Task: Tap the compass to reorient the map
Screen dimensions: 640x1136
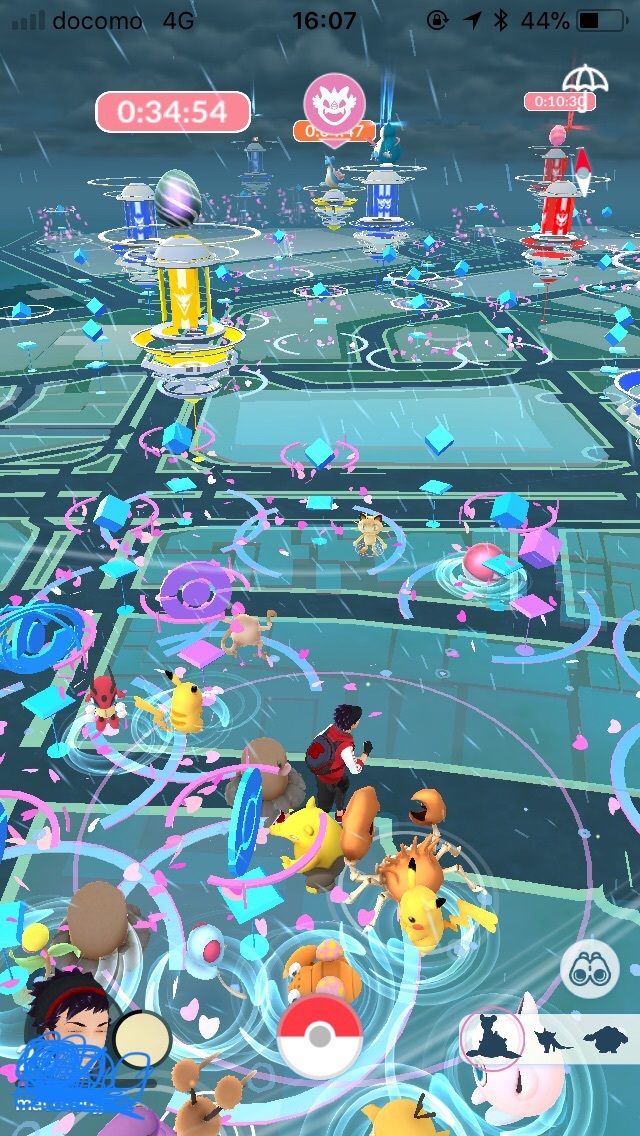Action: [x=582, y=174]
